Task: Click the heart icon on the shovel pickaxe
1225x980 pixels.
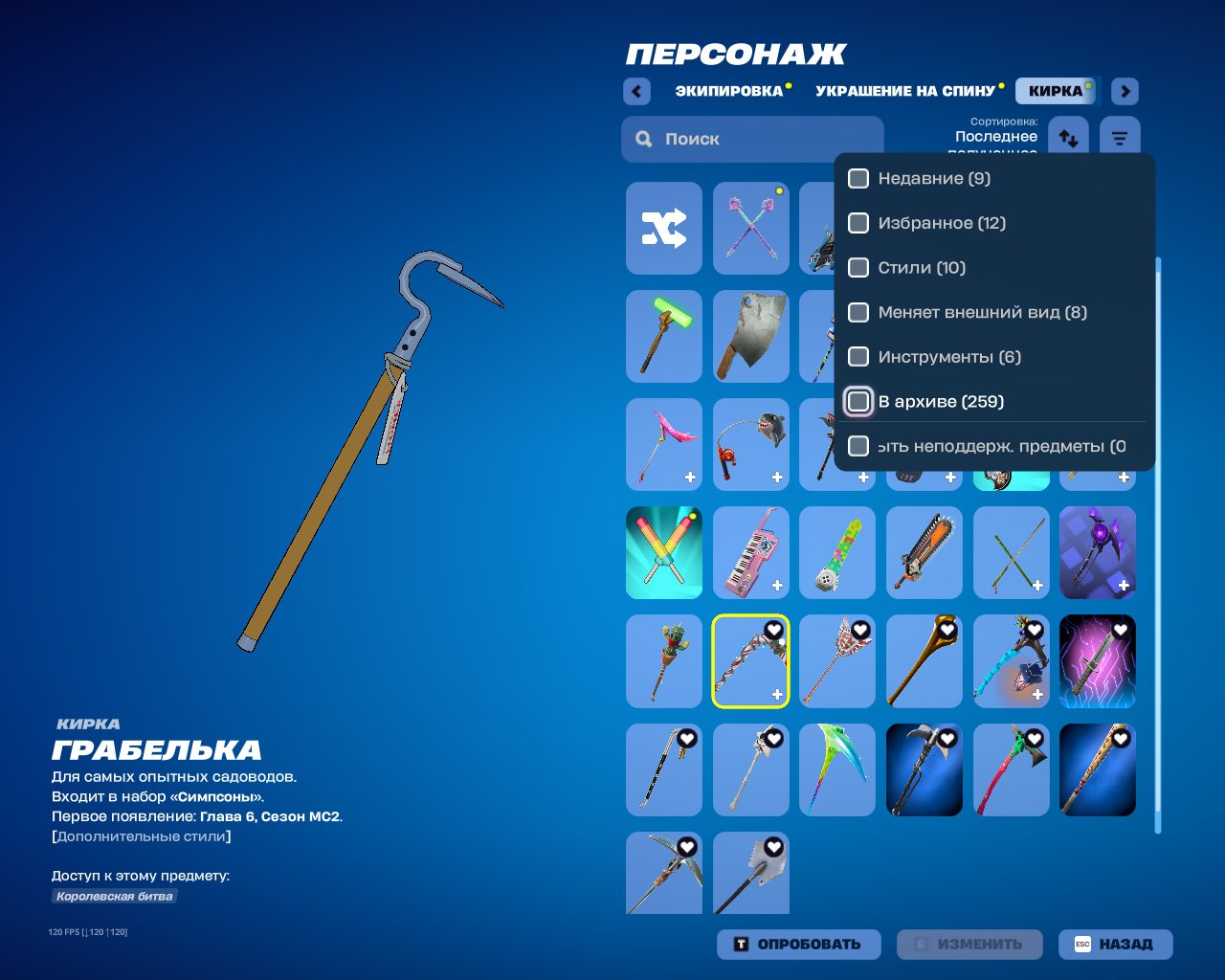Action: point(772,846)
